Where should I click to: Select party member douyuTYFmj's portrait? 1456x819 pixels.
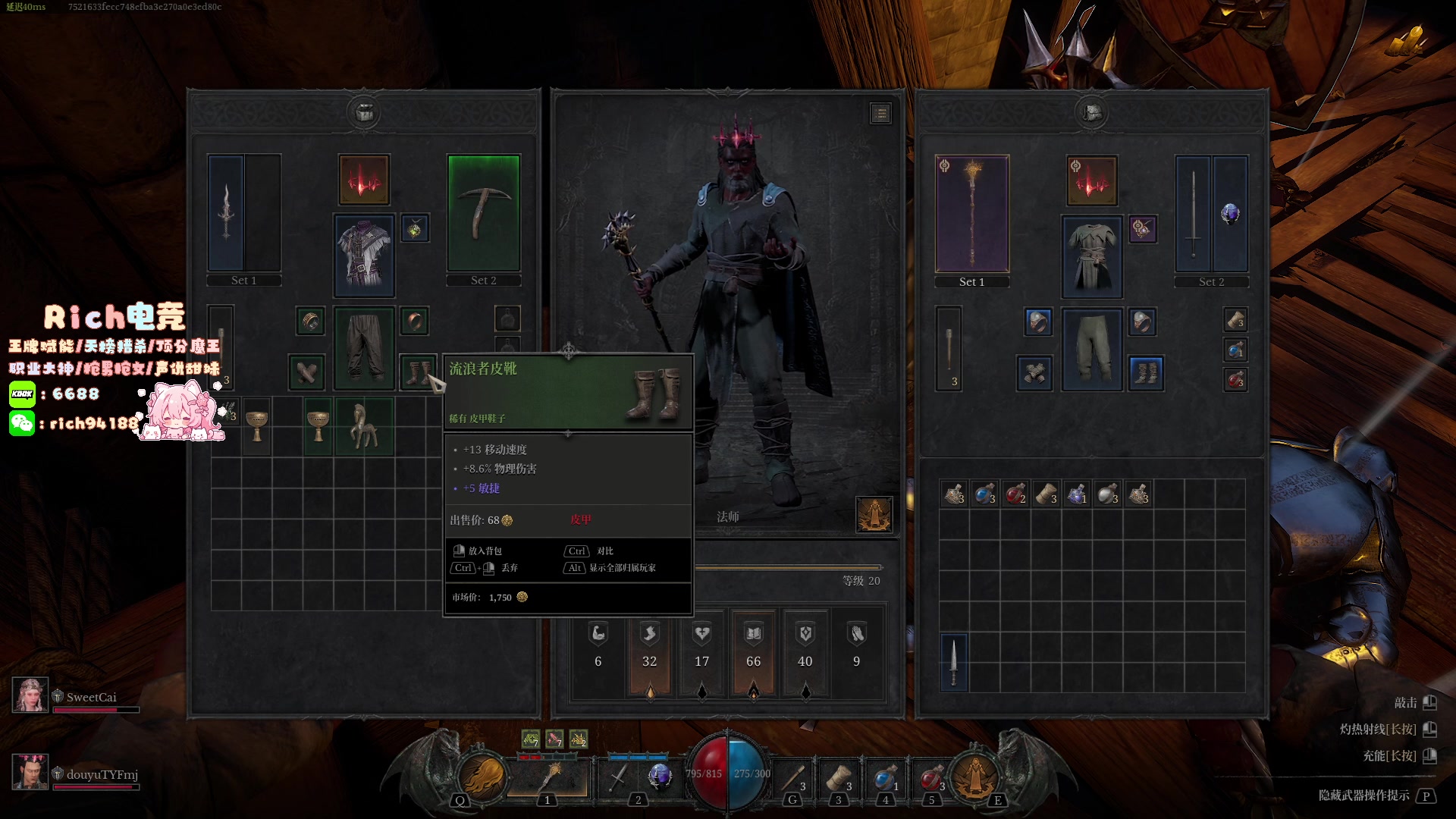tap(30, 772)
